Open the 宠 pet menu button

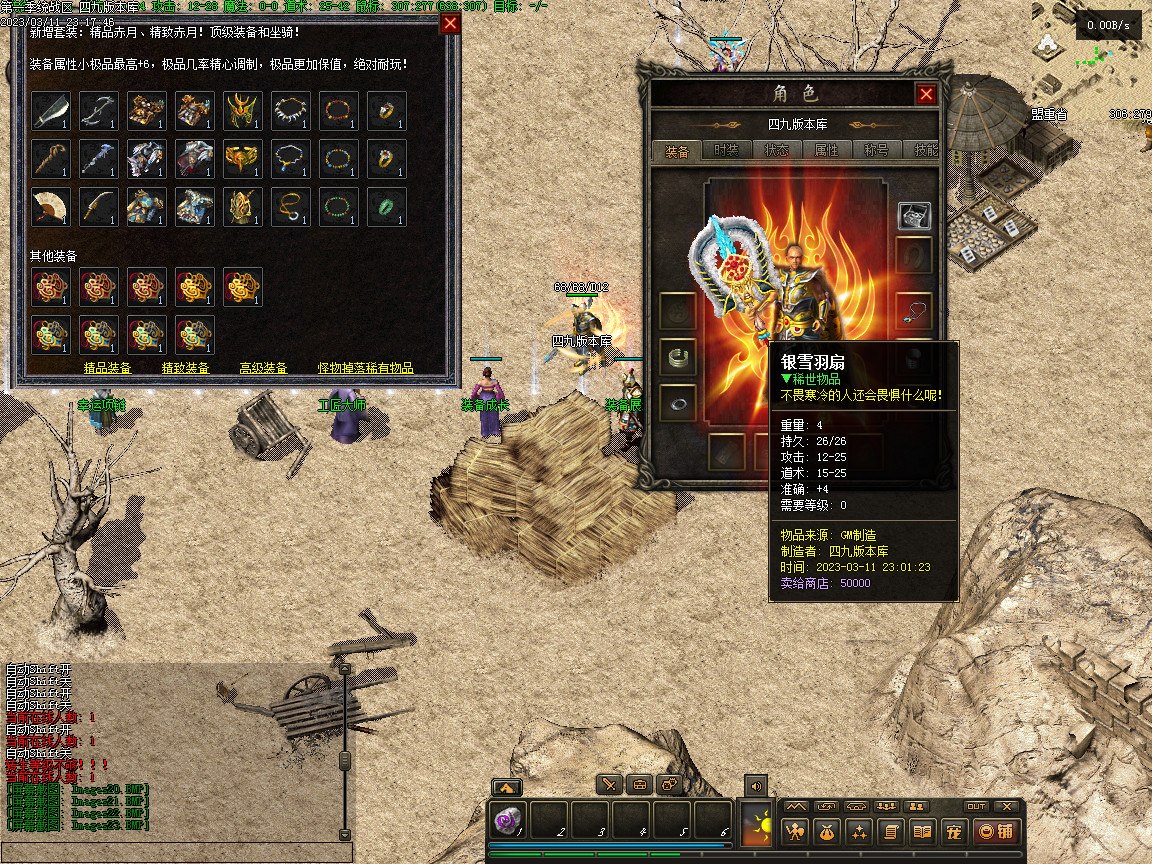click(954, 831)
